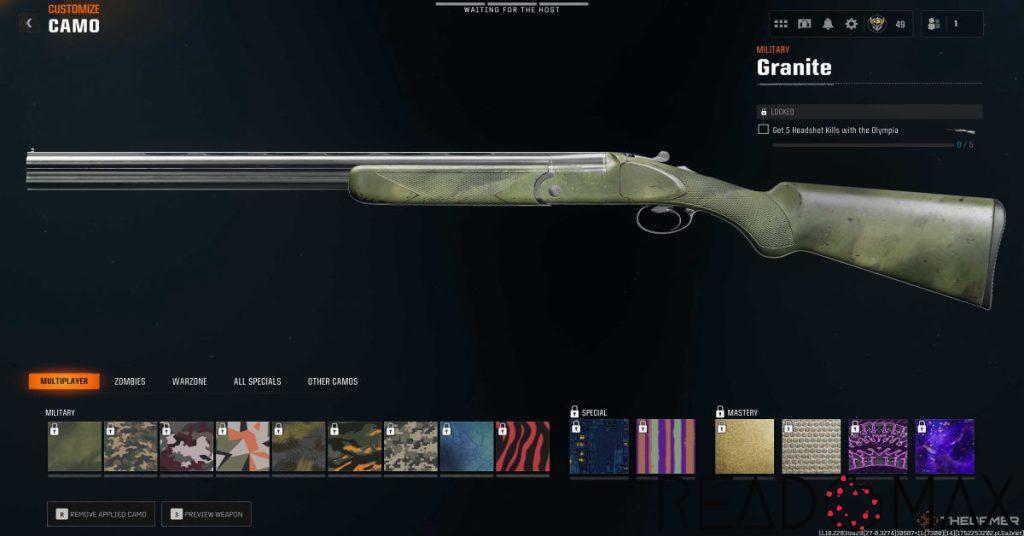The width and height of the screenshot is (1024, 536).
Task: Select the purple galaxy mastery camo
Action: point(944,447)
